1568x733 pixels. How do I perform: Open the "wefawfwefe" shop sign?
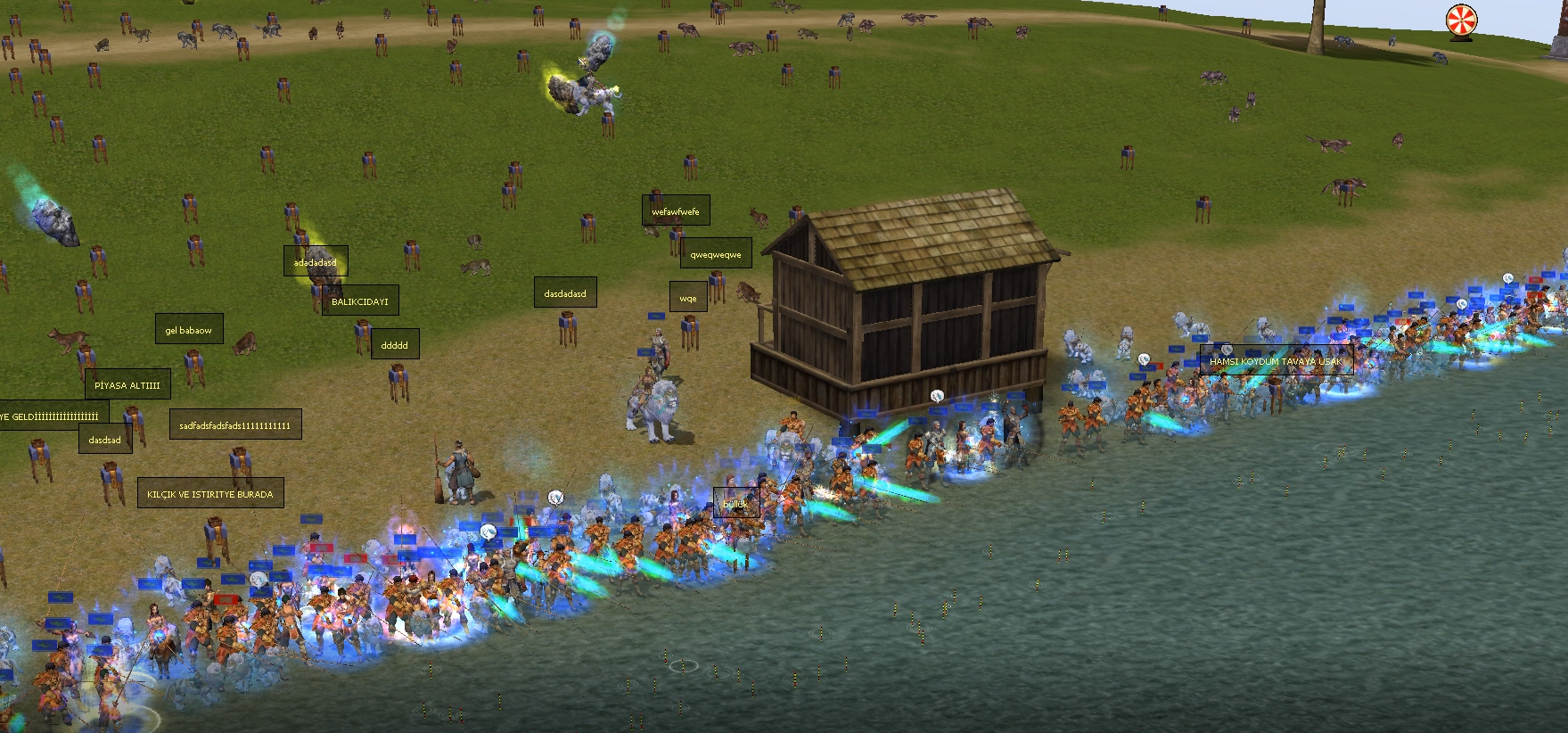(676, 211)
